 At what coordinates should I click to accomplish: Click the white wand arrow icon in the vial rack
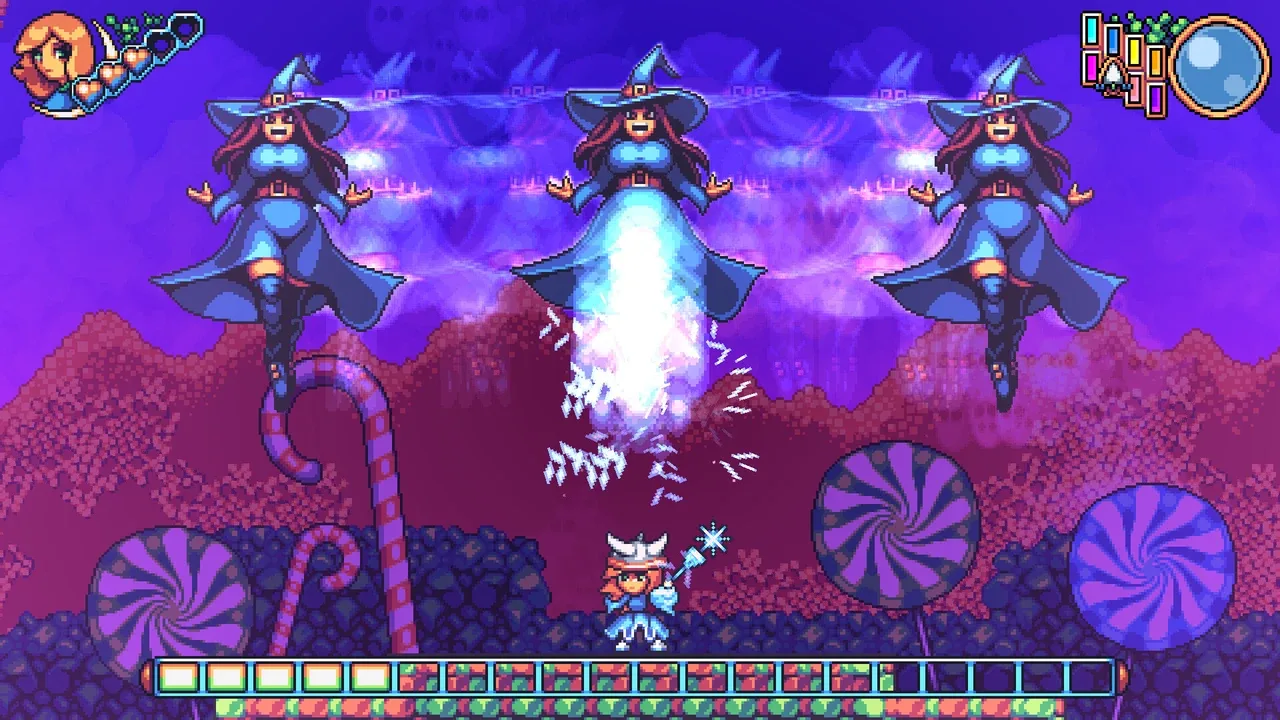coord(1112,73)
